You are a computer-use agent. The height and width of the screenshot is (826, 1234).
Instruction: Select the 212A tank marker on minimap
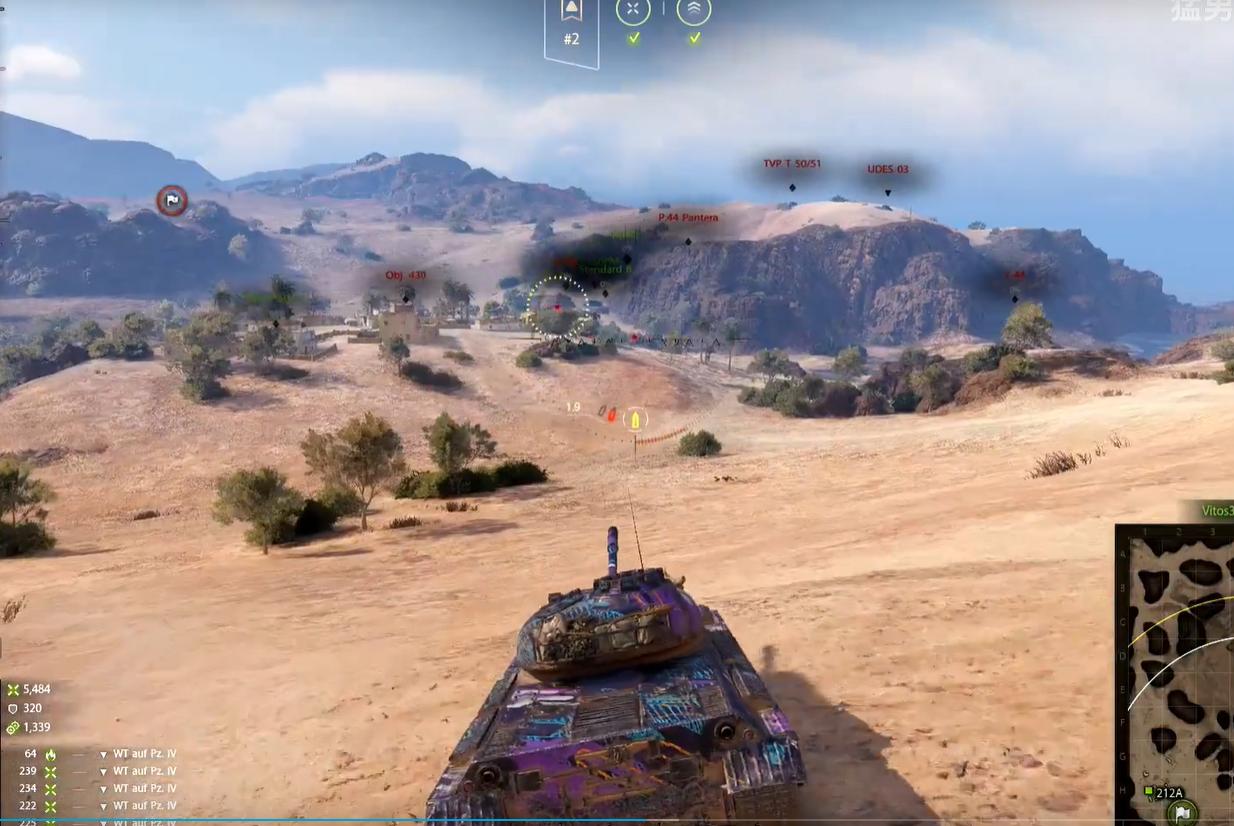pyautogui.click(x=1165, y=793)
